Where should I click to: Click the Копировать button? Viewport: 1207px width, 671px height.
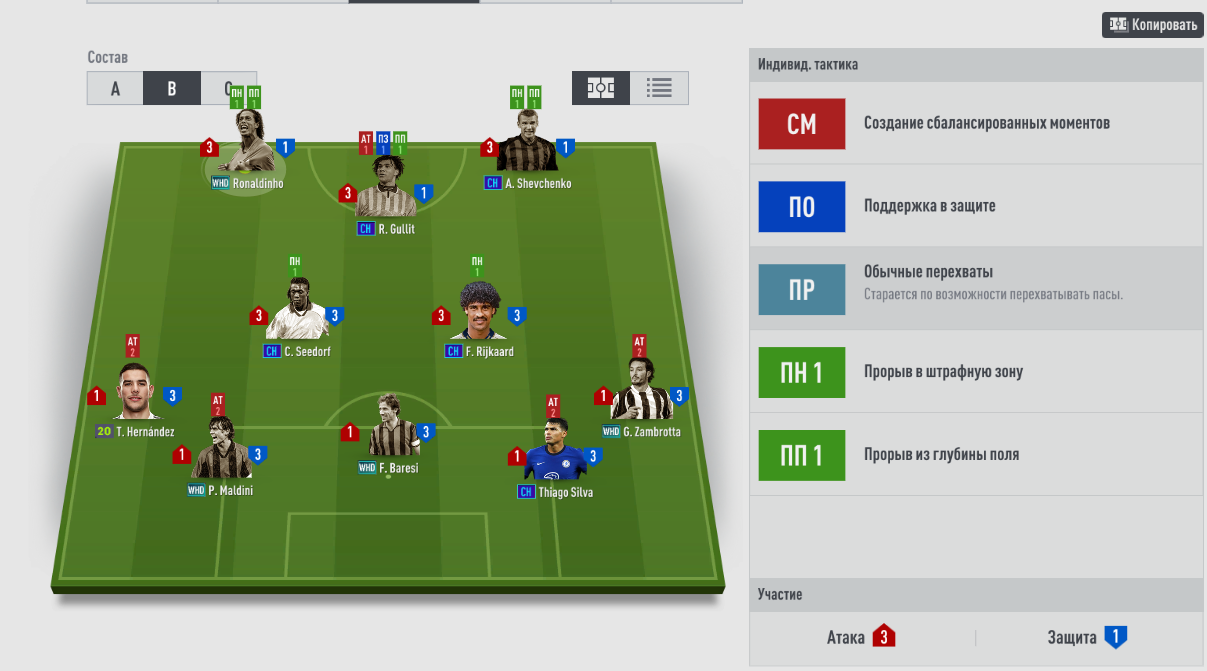[x=1152, y=25]
